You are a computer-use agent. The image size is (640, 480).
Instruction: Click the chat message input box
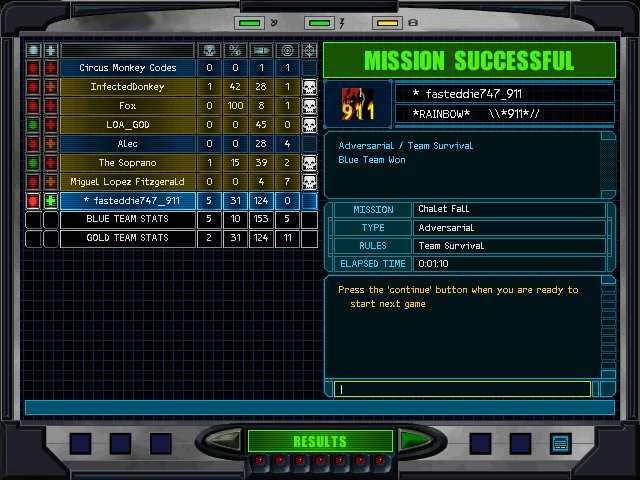pos(465,389)
